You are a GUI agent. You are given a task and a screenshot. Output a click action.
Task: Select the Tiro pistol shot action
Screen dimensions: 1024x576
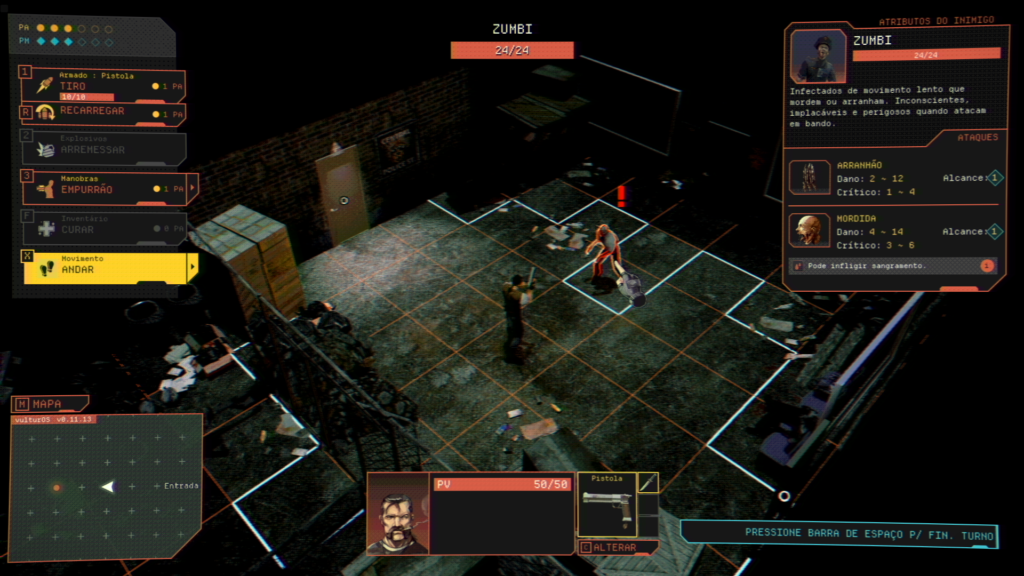coord(100,86)
